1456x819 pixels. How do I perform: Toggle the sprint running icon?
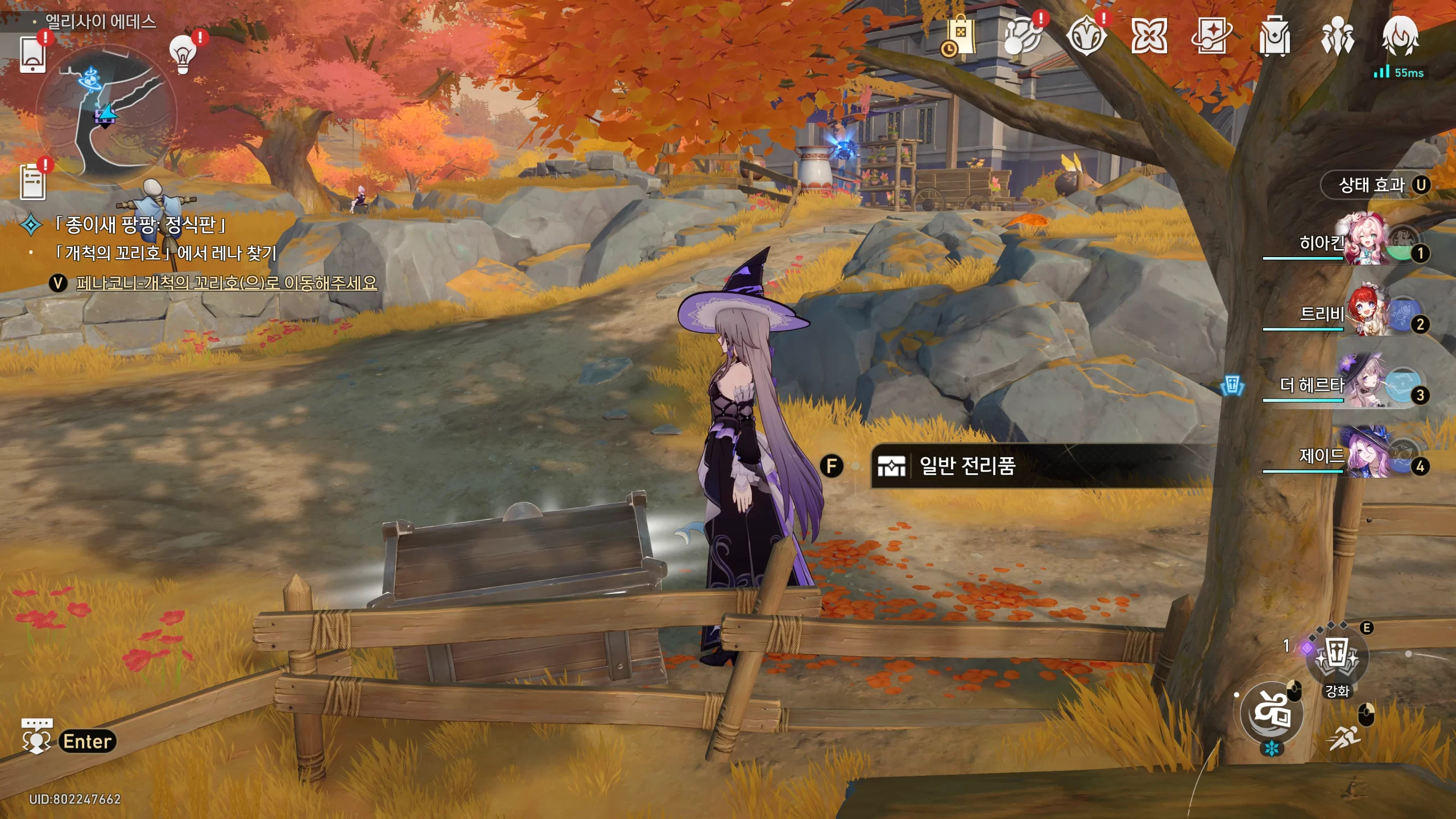1345,737
